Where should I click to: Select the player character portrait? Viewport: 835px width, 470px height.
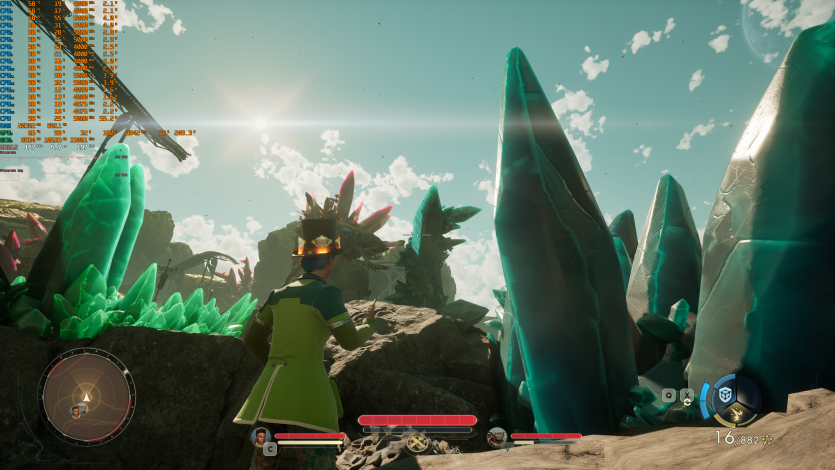coord(261,436)
